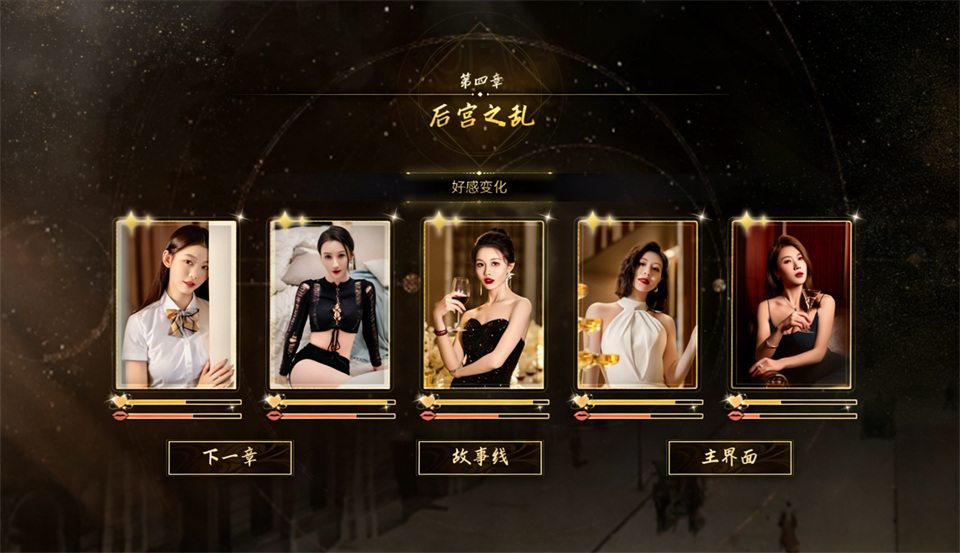Image resolution: width=960 pixels, height=553 pixels.
Task: Choose the red curtain portrait card
Action: coord(792,304)
